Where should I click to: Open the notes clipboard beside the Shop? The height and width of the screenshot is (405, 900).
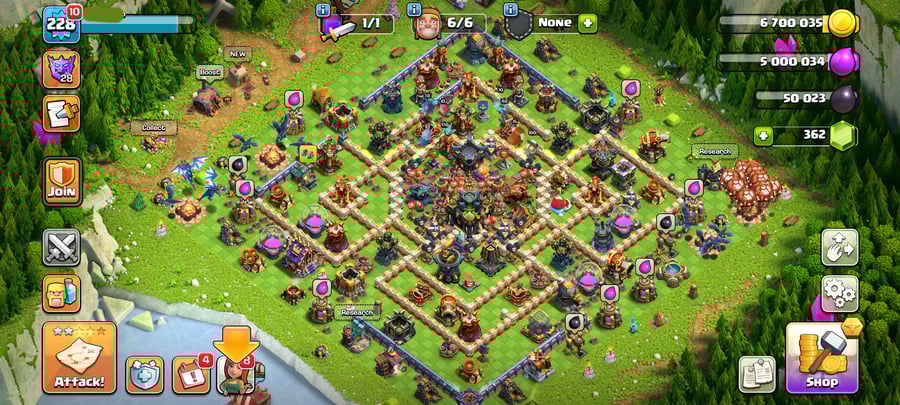(x=757, y=373)
